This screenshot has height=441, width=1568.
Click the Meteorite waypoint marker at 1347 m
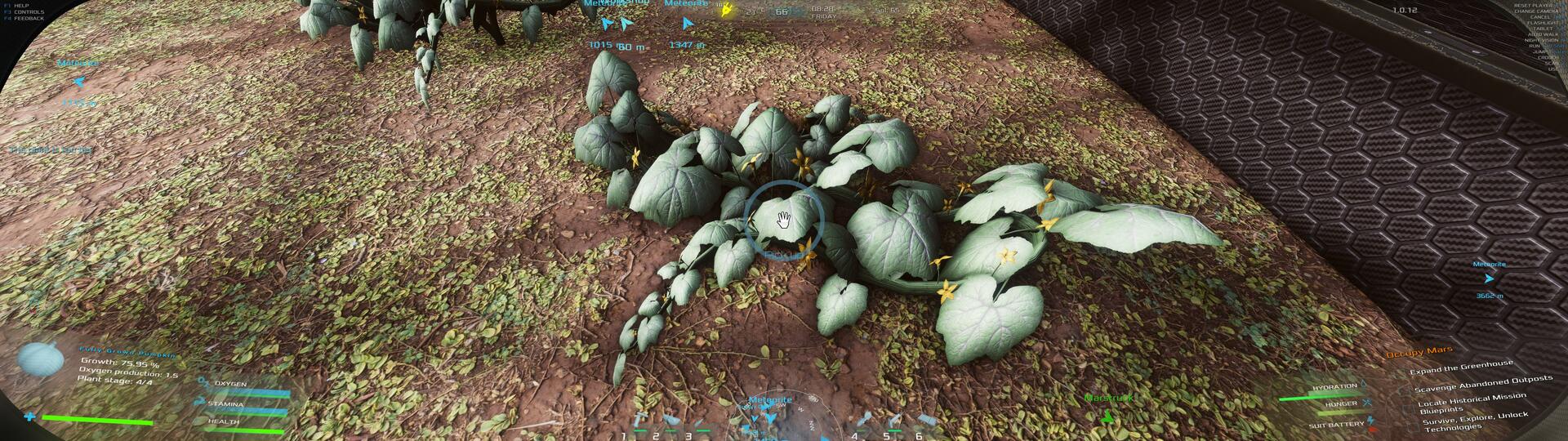[687, 24]
